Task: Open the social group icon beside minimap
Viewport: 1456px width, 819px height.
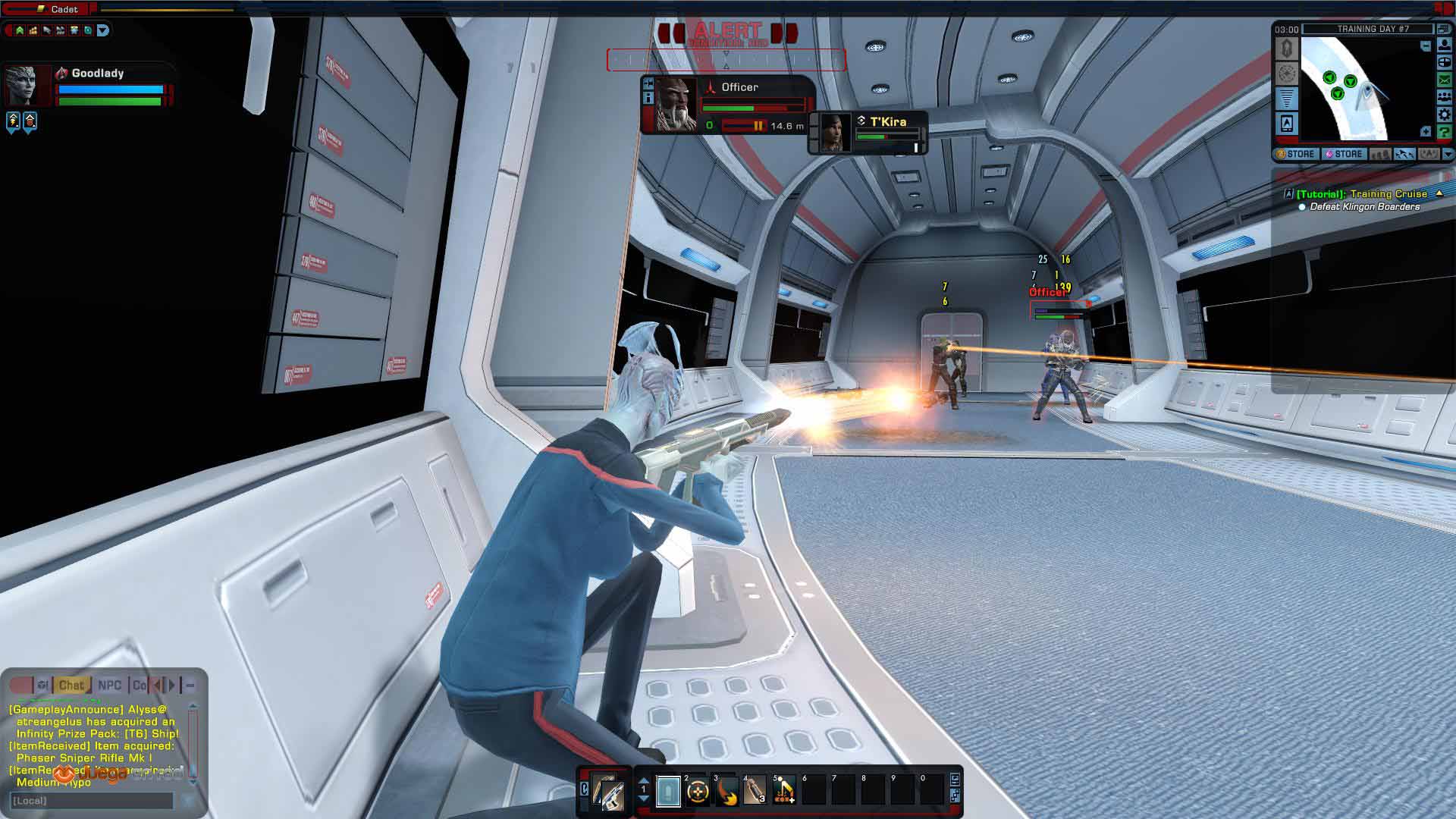Action: click(x=1445, y=97)
